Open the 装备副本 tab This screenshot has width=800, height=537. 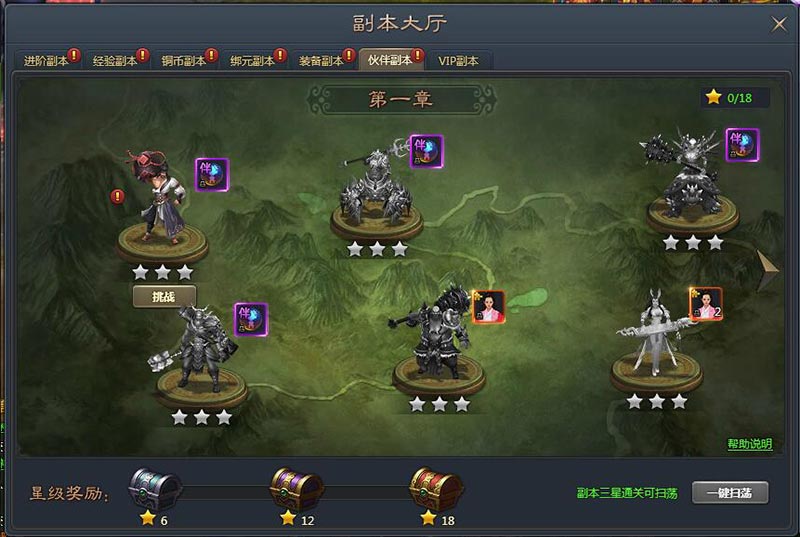coord(320,60)
